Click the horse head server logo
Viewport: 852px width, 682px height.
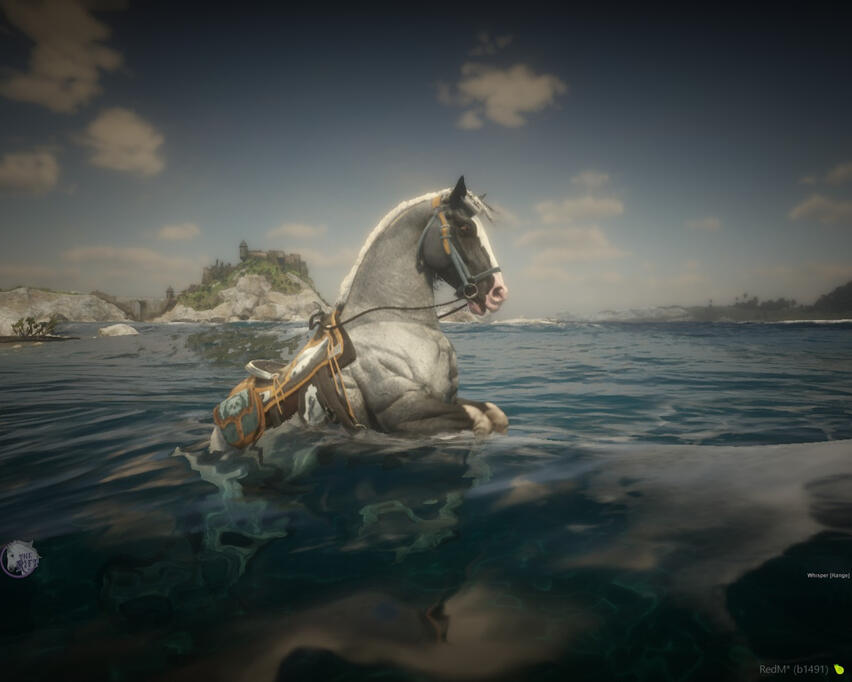coord(20,558)
